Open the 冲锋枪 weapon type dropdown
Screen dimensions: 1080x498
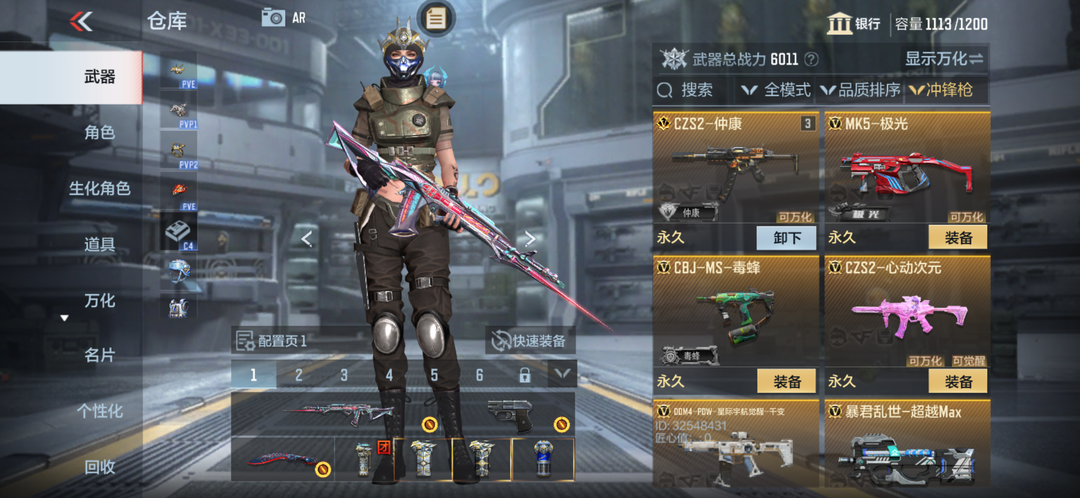945,90
